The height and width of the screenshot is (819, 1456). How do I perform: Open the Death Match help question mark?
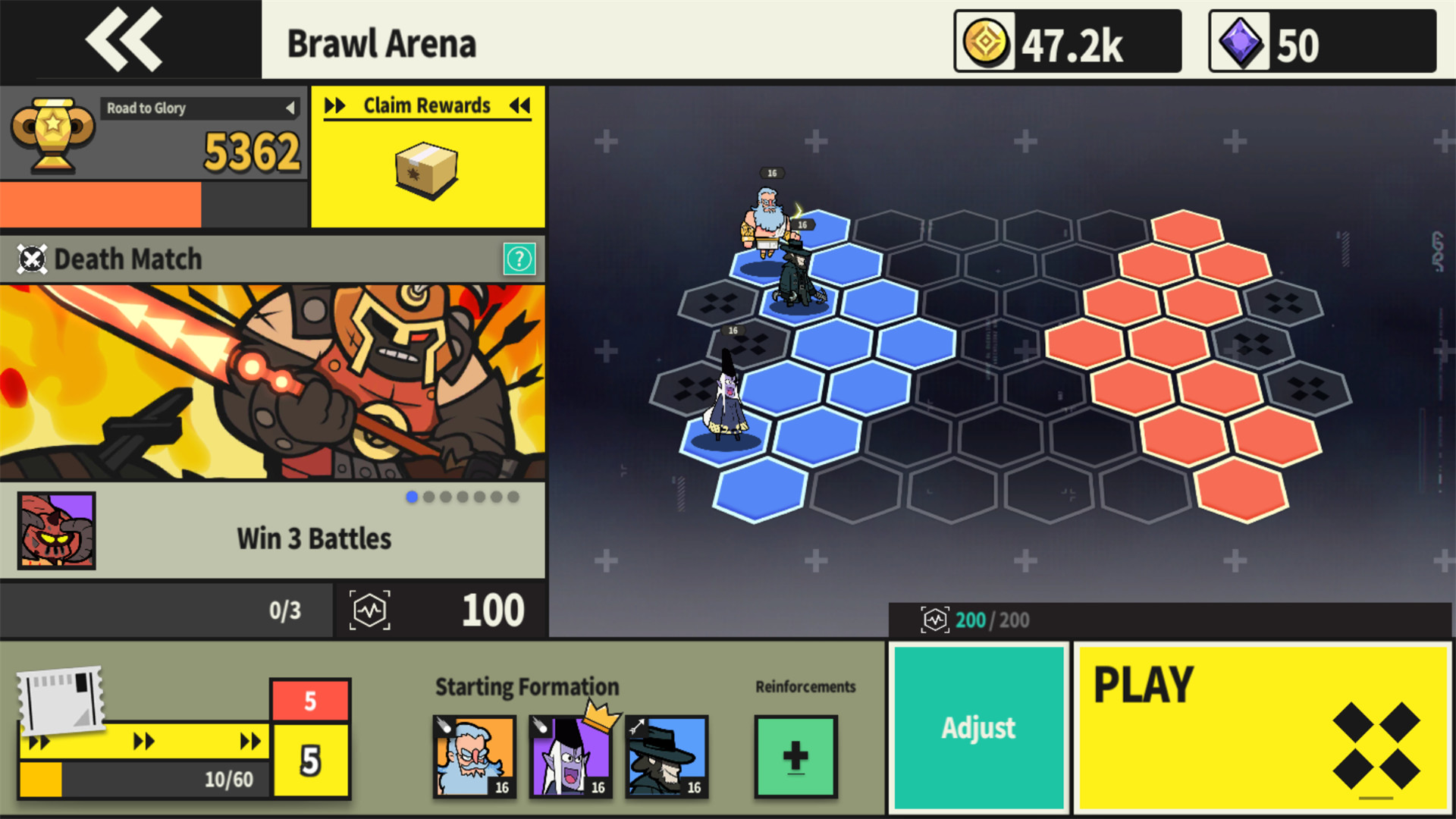pos(520,259)
